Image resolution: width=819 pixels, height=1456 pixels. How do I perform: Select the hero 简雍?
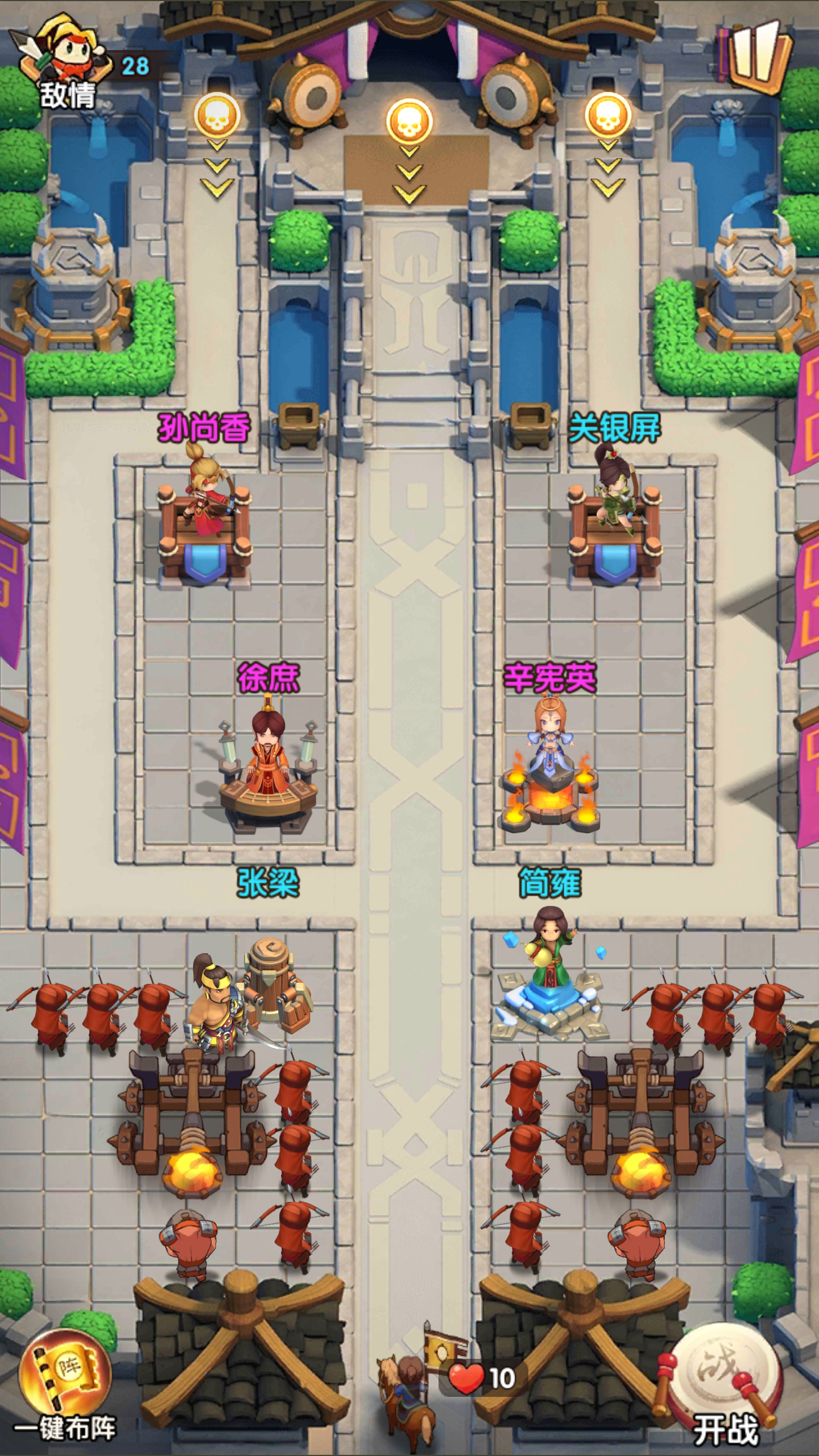click(549, 955)
